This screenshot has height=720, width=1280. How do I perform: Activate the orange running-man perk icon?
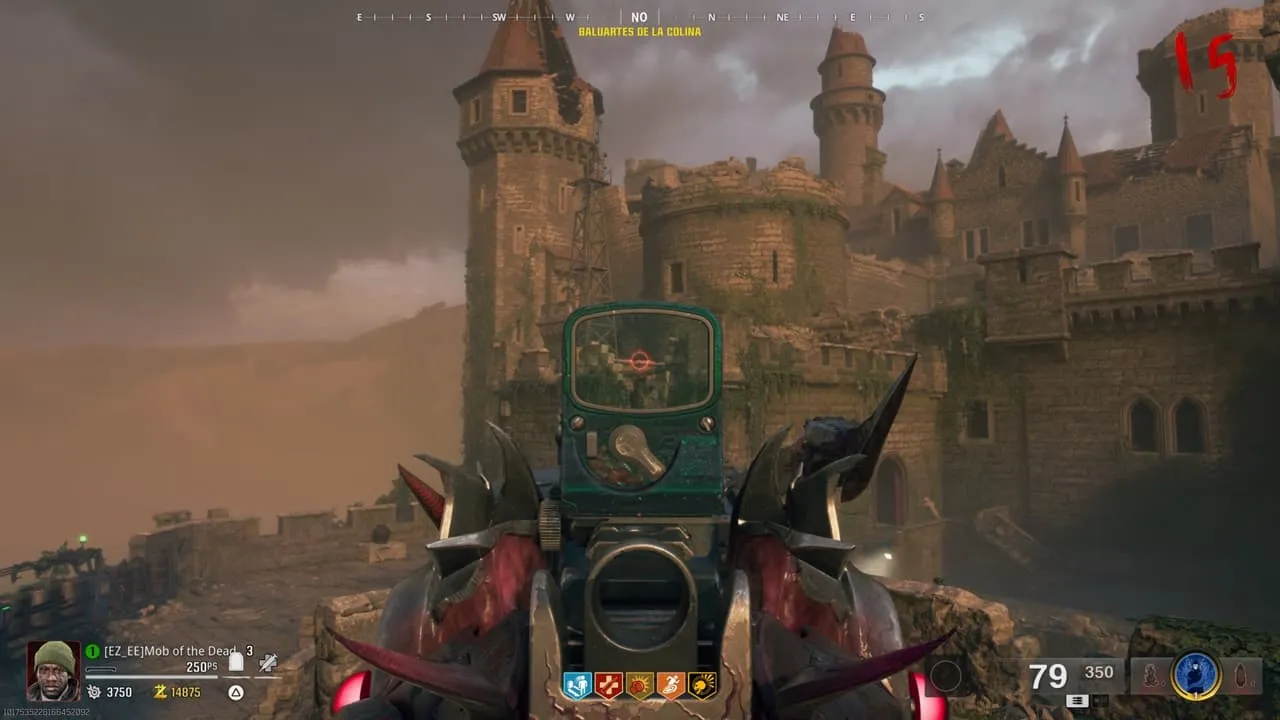point(670,685)
